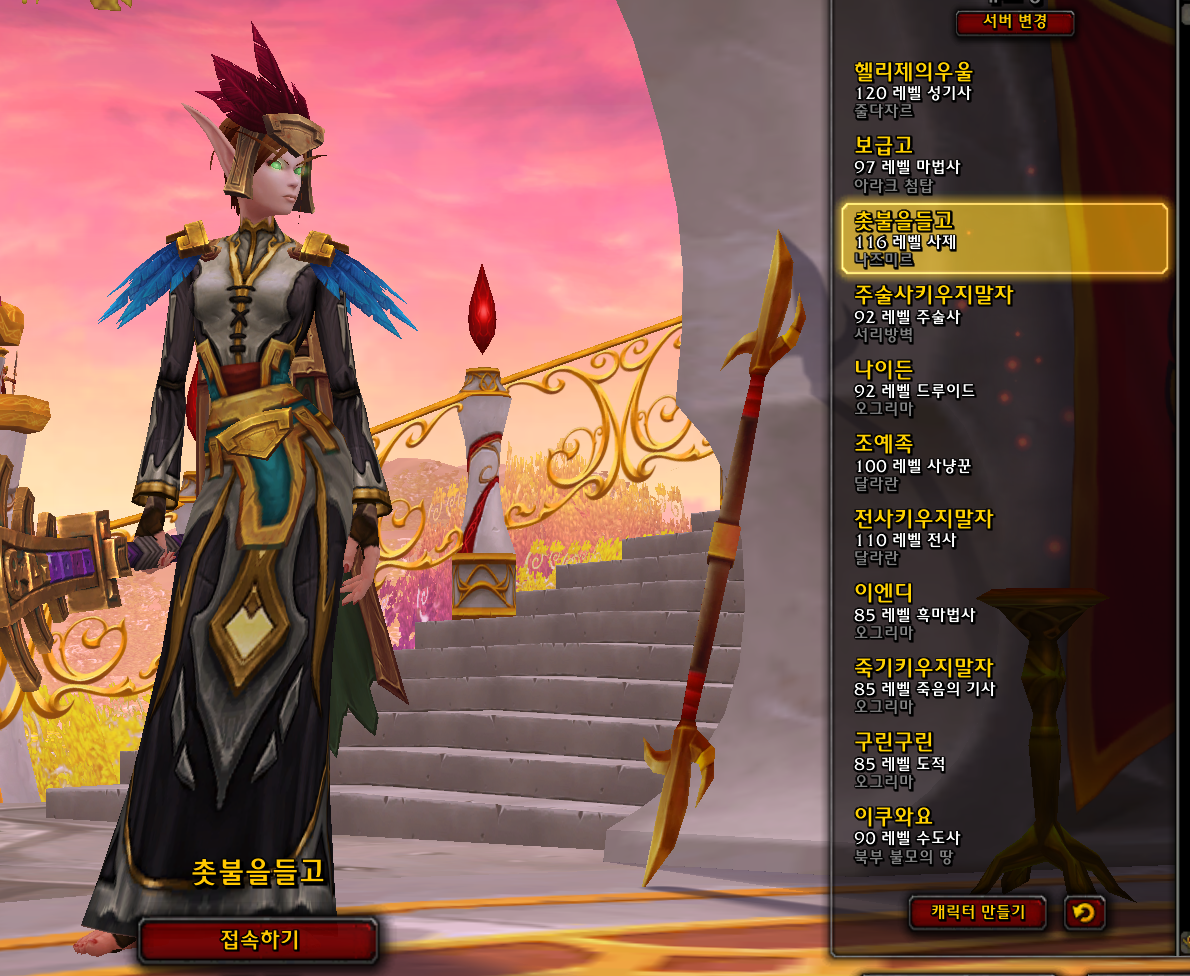
Task: Click 캐릭터 만들기 to create character
Action: (x=979, y=912)
